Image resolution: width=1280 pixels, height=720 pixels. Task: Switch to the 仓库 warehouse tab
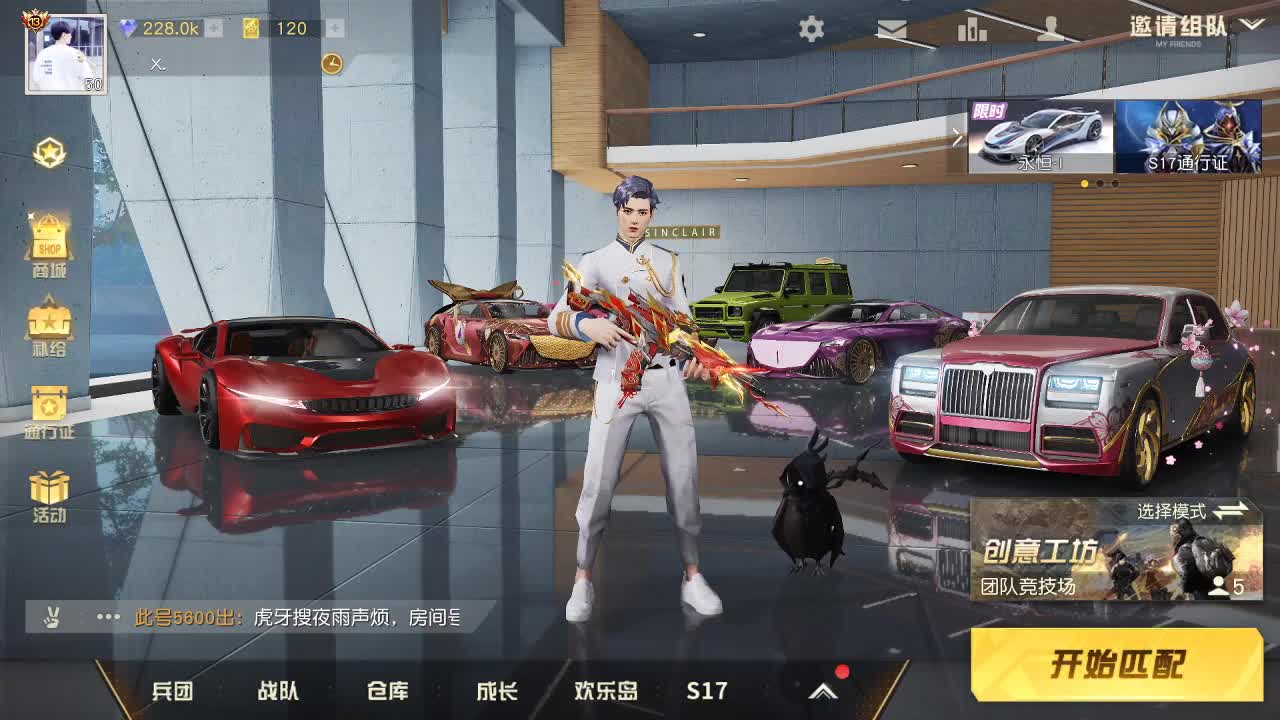(x=389, y=690)
